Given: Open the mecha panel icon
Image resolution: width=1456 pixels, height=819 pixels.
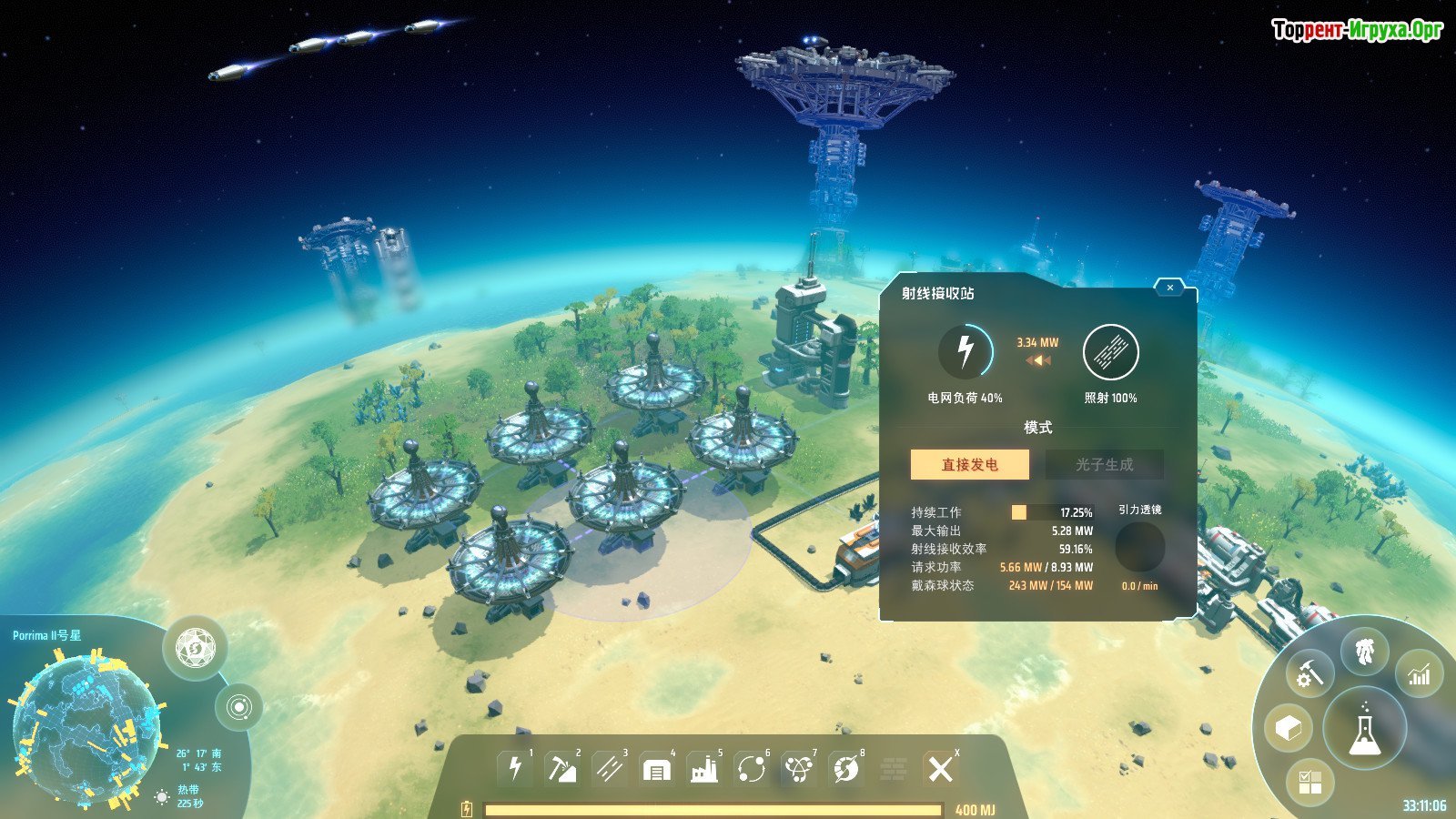Looking at the screenshot, I should [x=1364, y=651].
